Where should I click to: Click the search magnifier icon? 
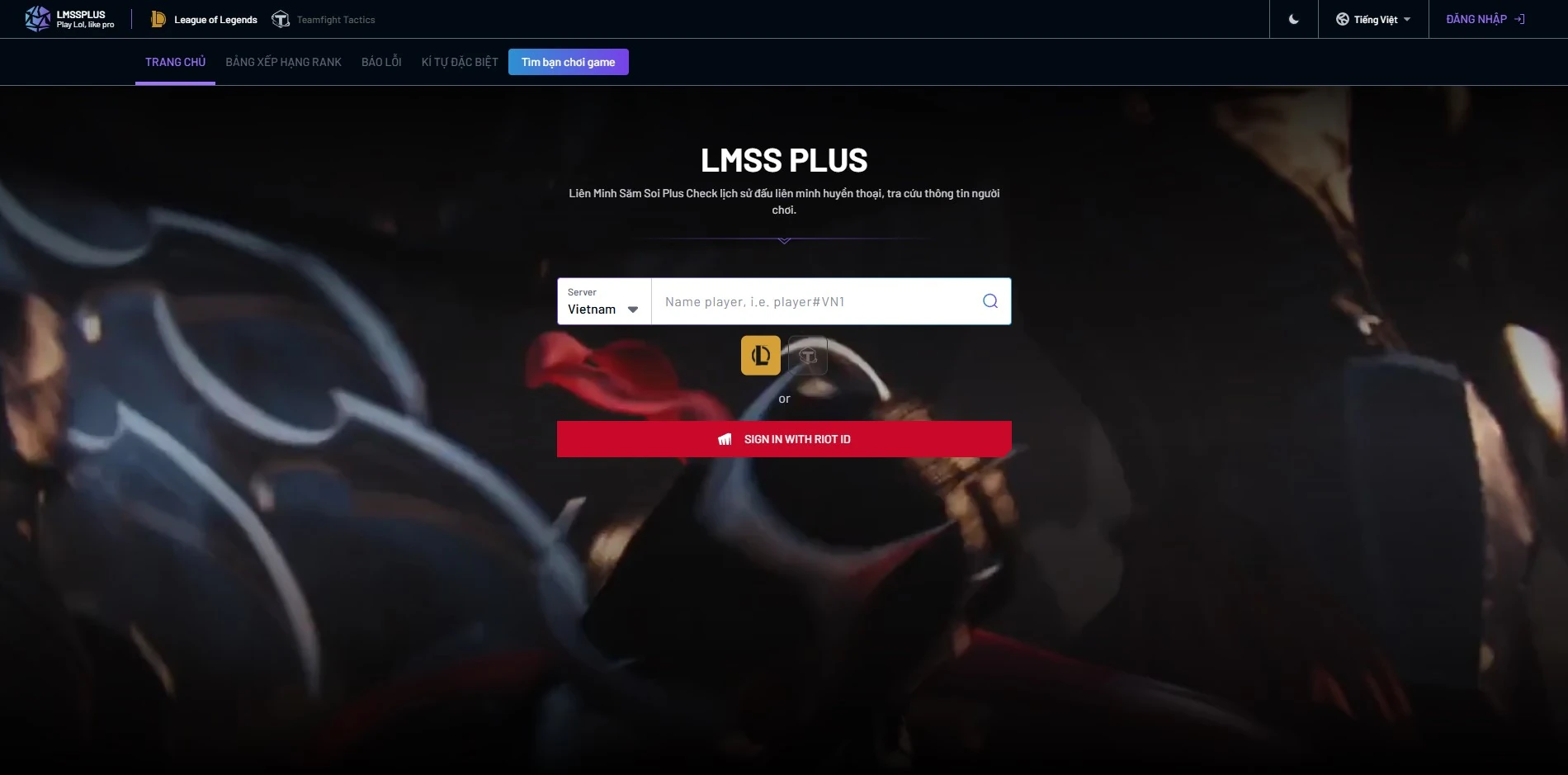[988, 300]
